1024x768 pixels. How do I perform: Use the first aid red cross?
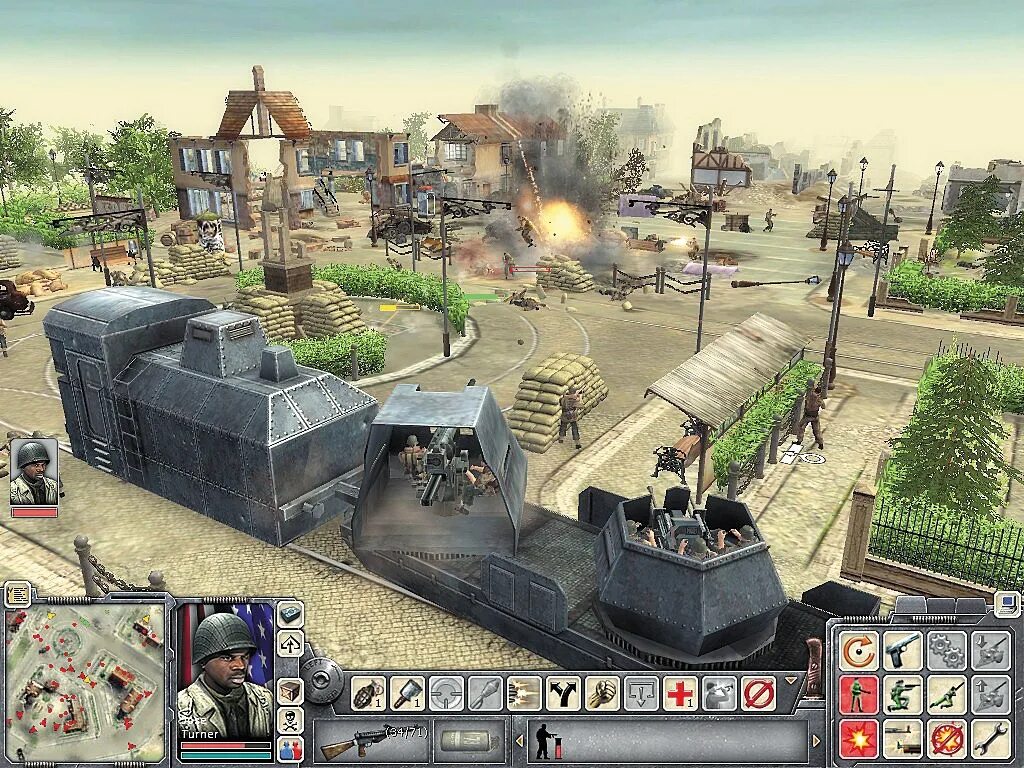(x=680, y=692)
